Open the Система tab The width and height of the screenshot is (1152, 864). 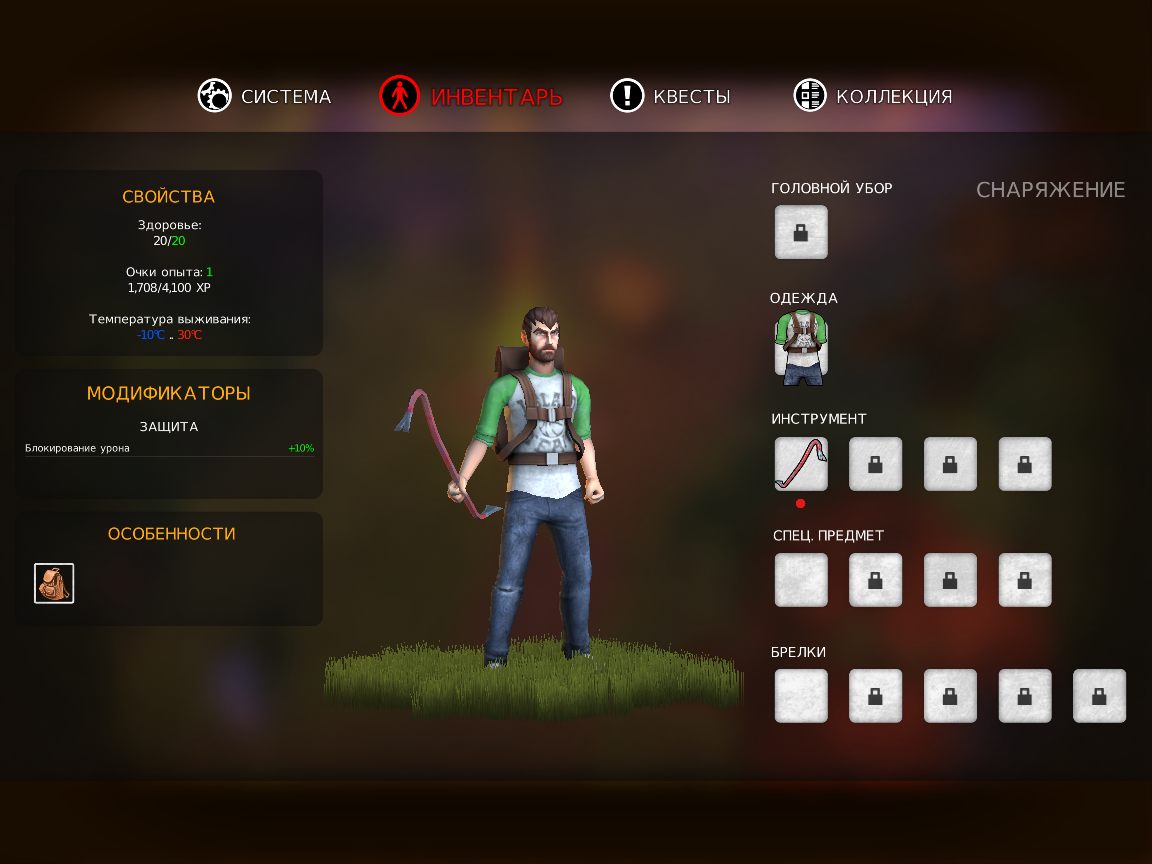pos(265,96)
